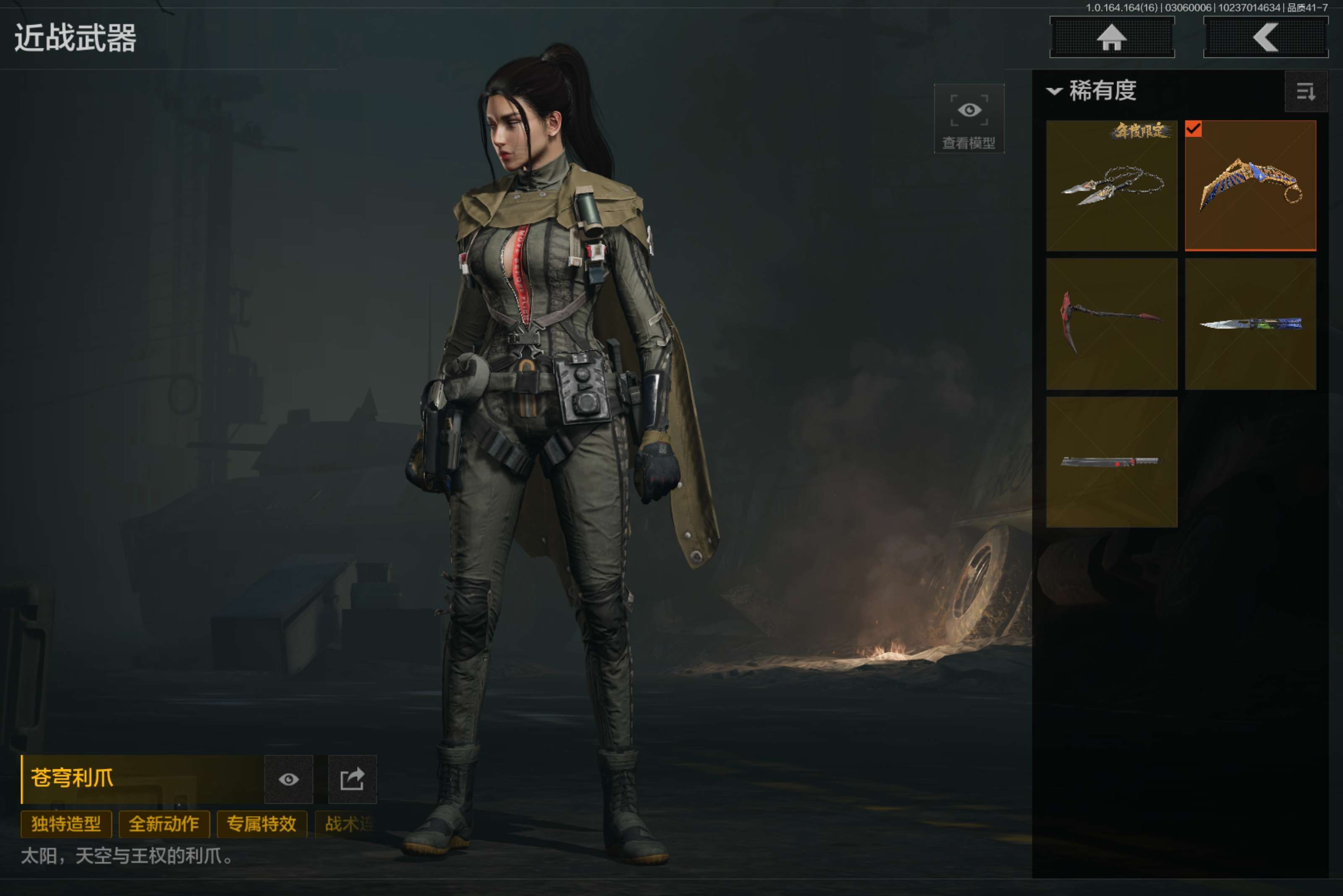Image resolution: width=1343 pixels, height=896 pixels.
Task: Select the red scythe weapon skin
Action: pyautogui.click(x=1111, y=324)
